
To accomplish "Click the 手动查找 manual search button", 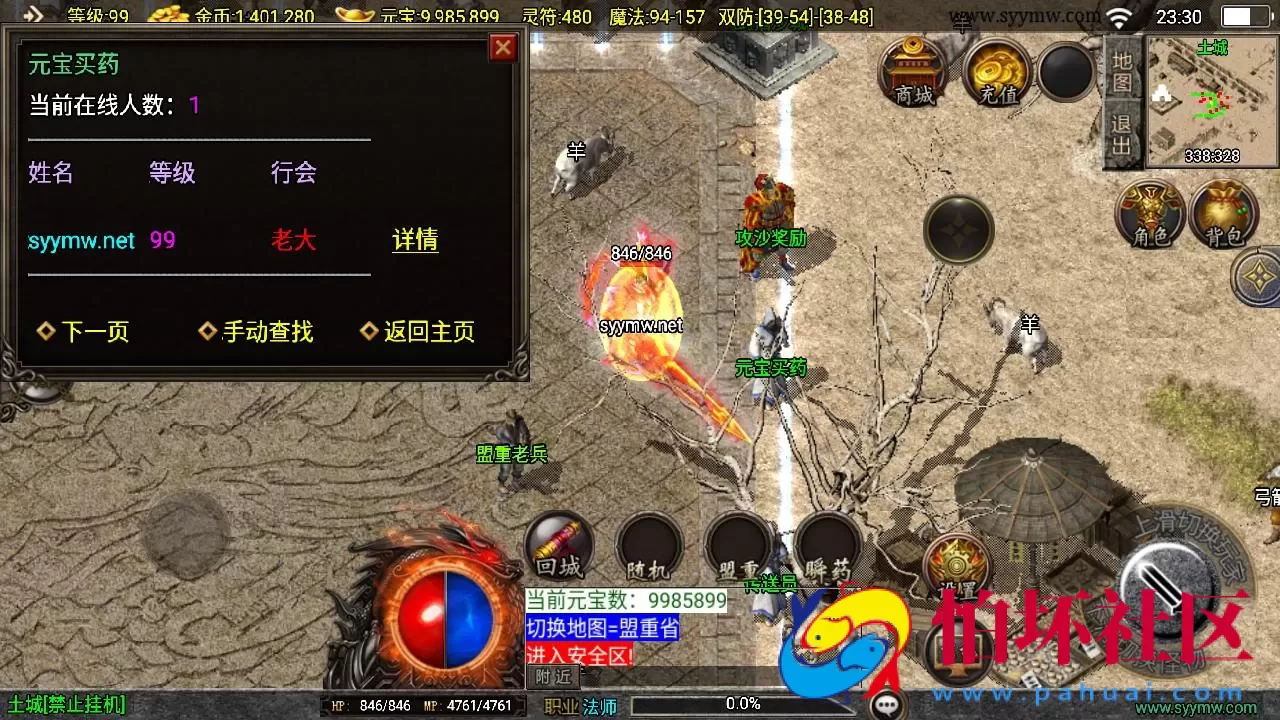I will coord(265,331).
